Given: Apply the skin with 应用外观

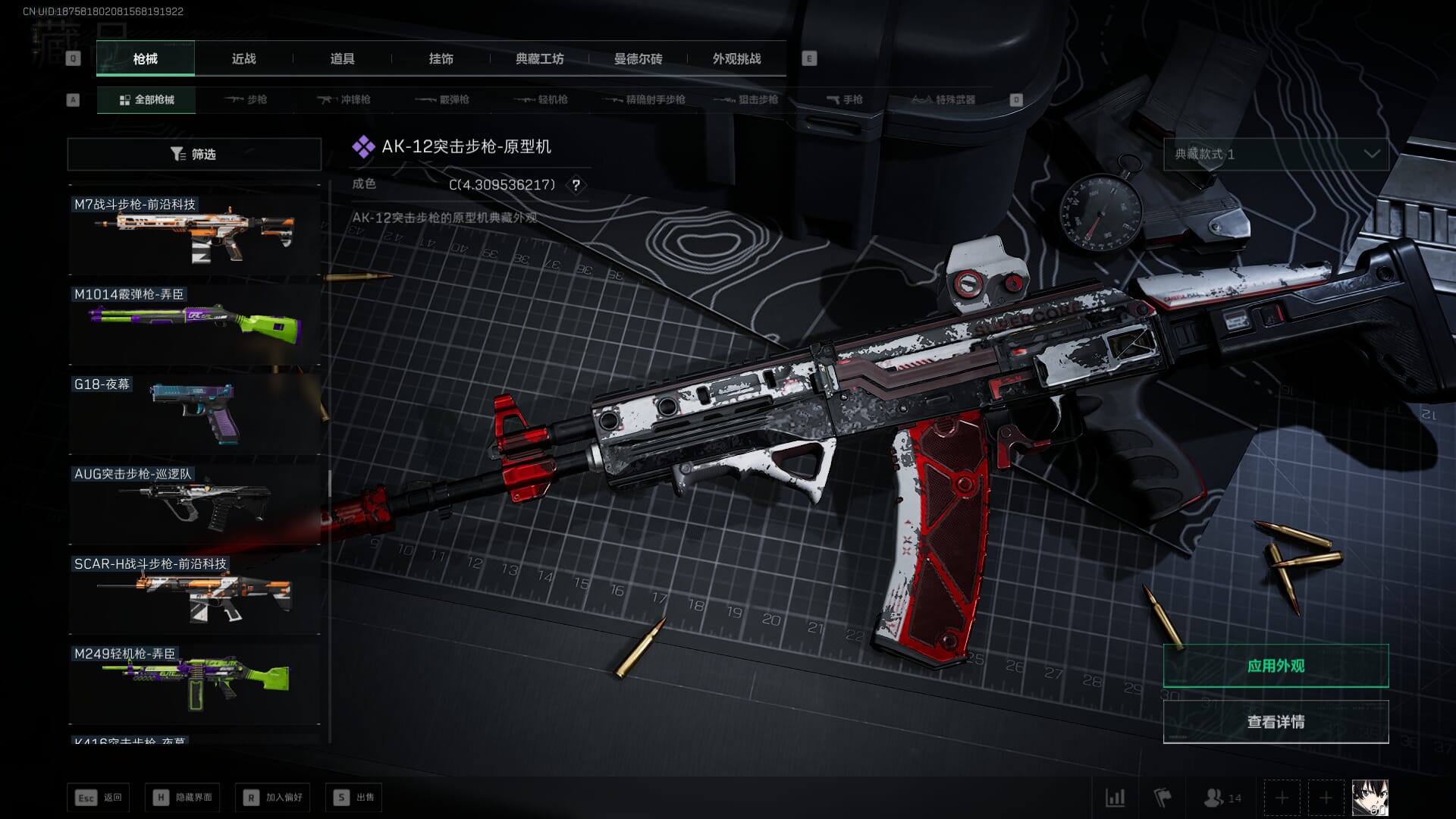Looking at the screenshot, I should (1276, 666).
